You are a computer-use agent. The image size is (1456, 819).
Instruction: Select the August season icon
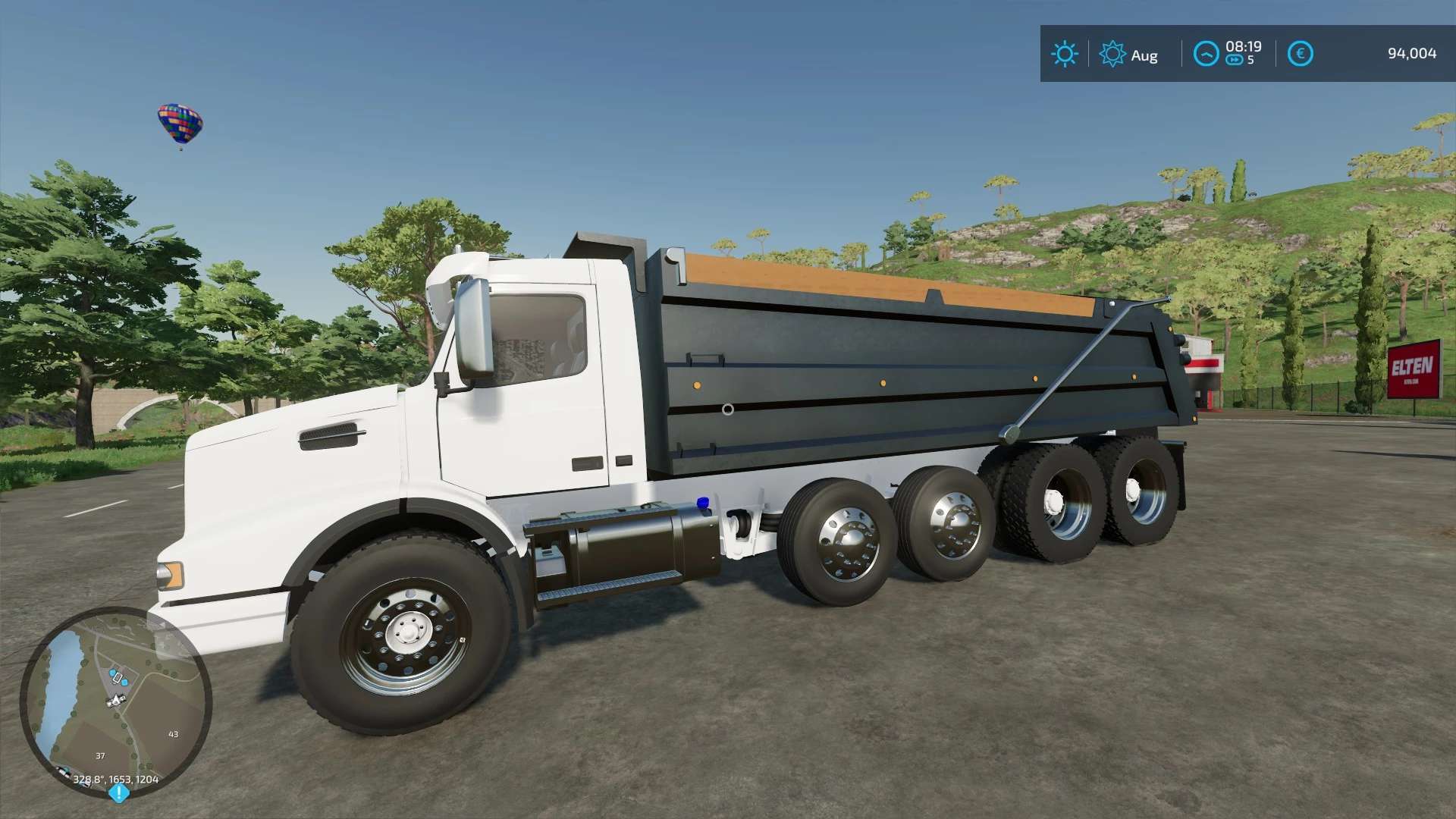[x=1112, y=55]
